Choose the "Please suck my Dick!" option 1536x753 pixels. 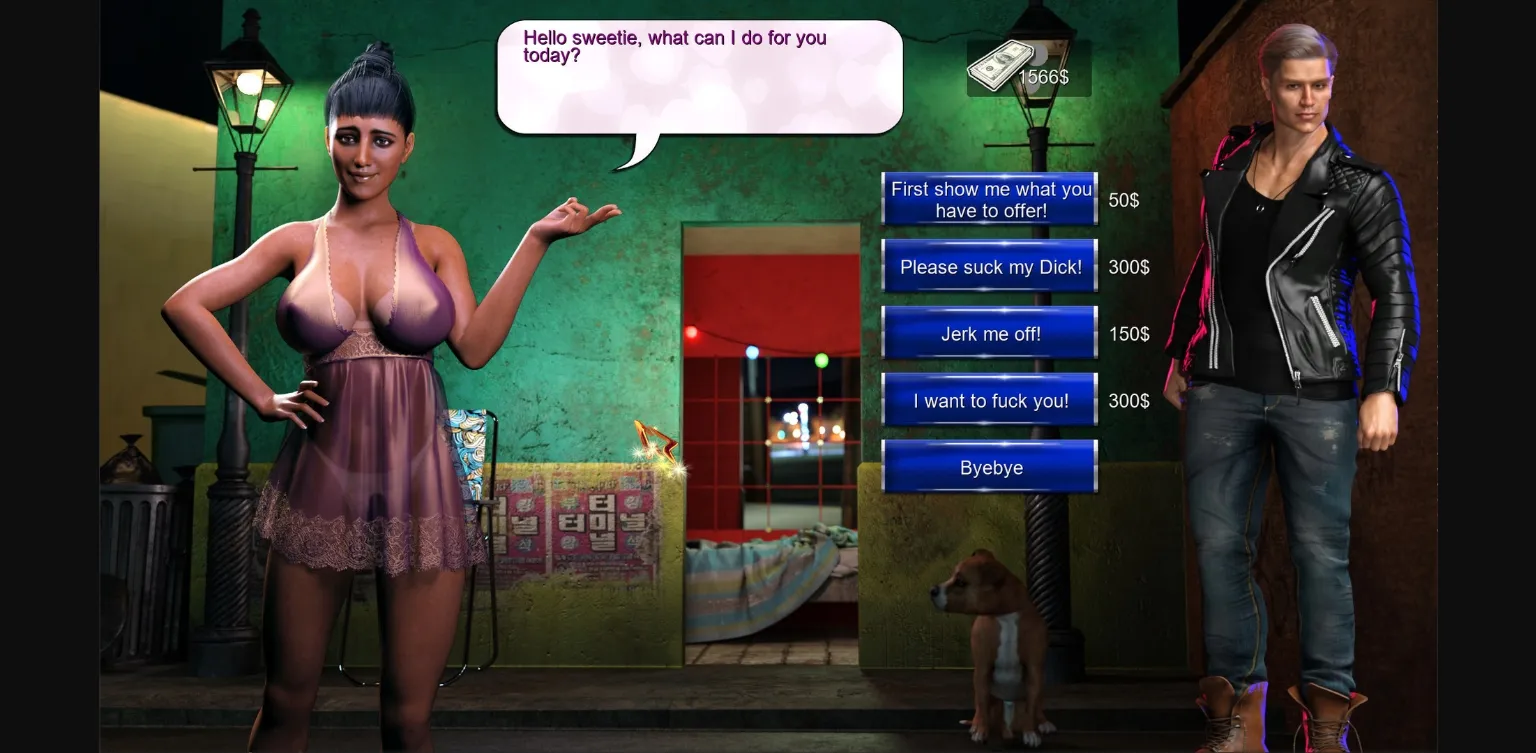[988, 267]
